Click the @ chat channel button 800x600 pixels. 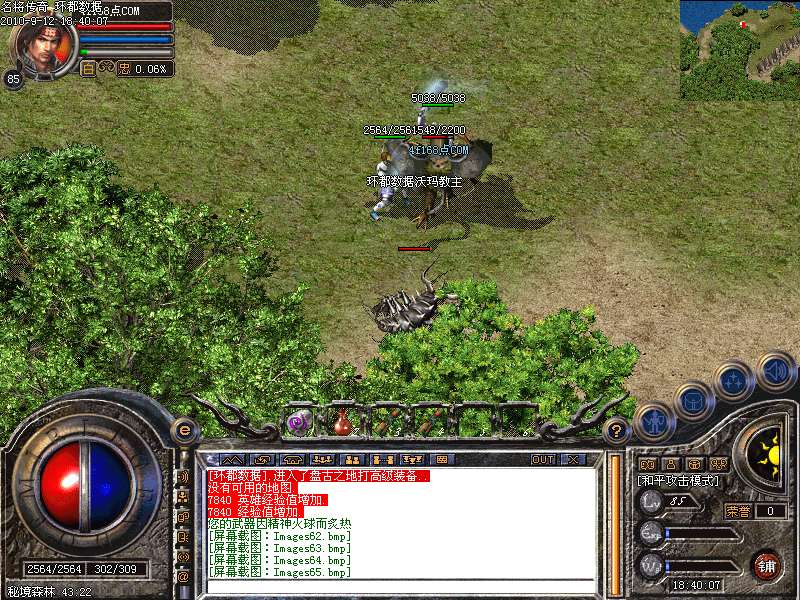tap(183, 576)
